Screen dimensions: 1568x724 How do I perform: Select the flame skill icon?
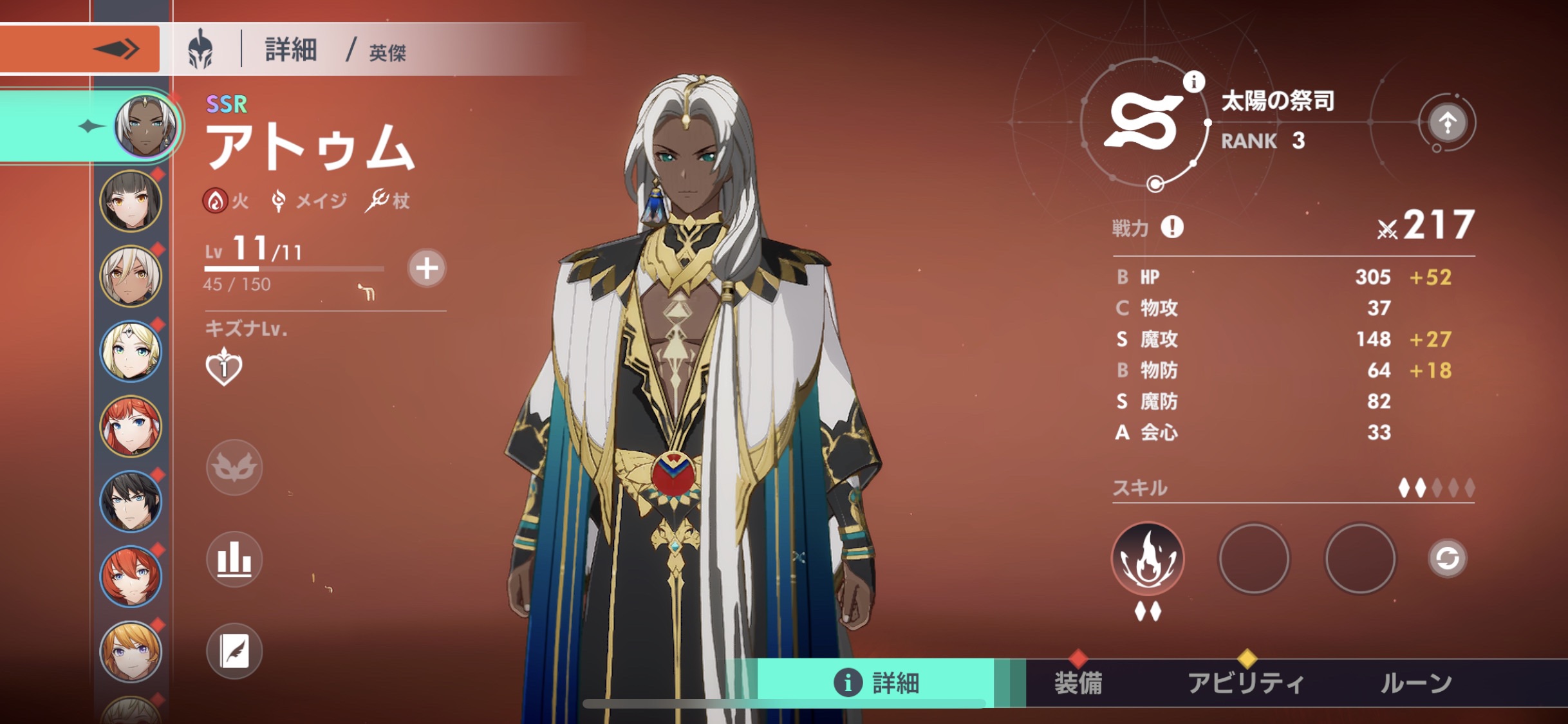(x=1148, y=559)
